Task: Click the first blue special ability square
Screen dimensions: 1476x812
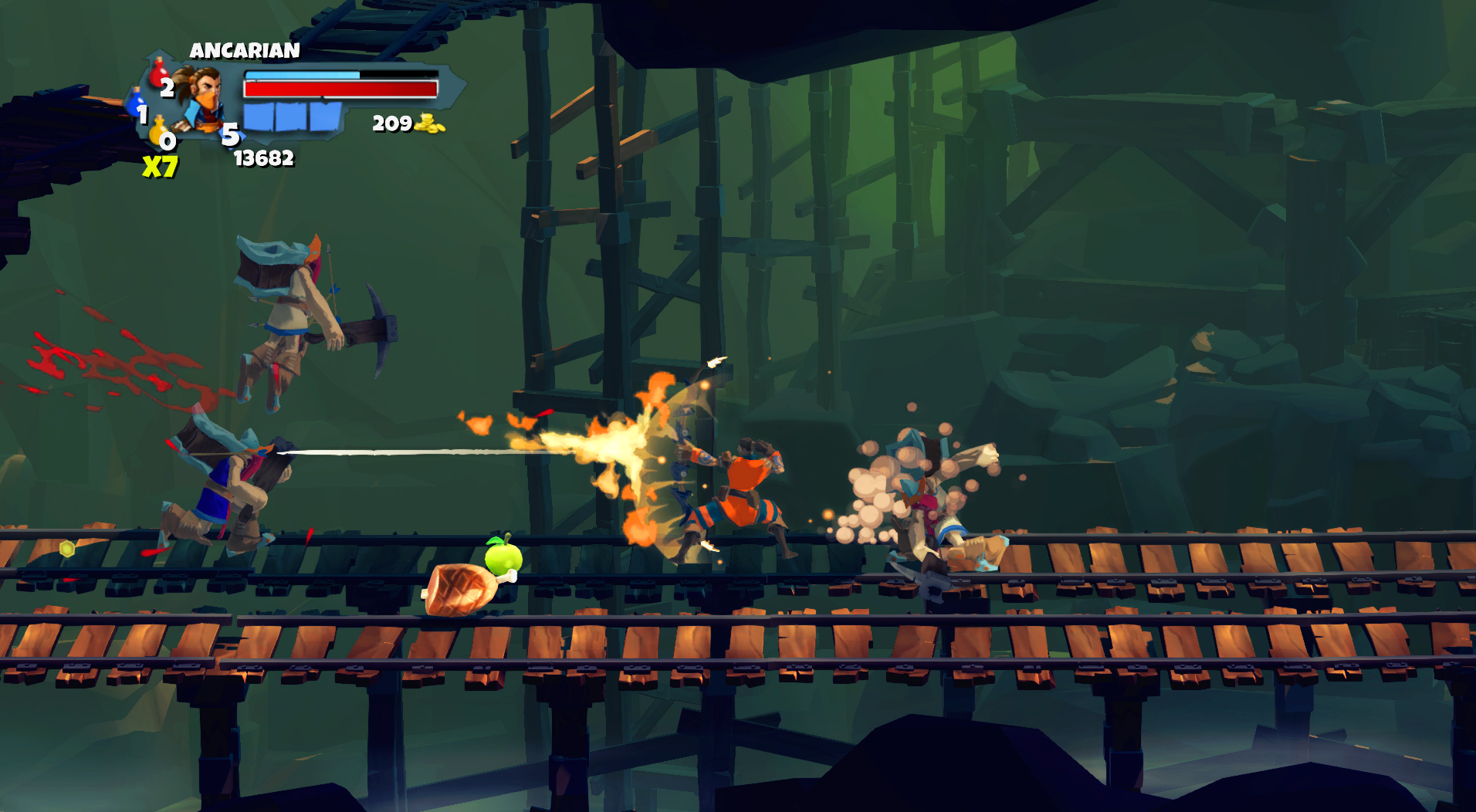Action: point(259,117)
